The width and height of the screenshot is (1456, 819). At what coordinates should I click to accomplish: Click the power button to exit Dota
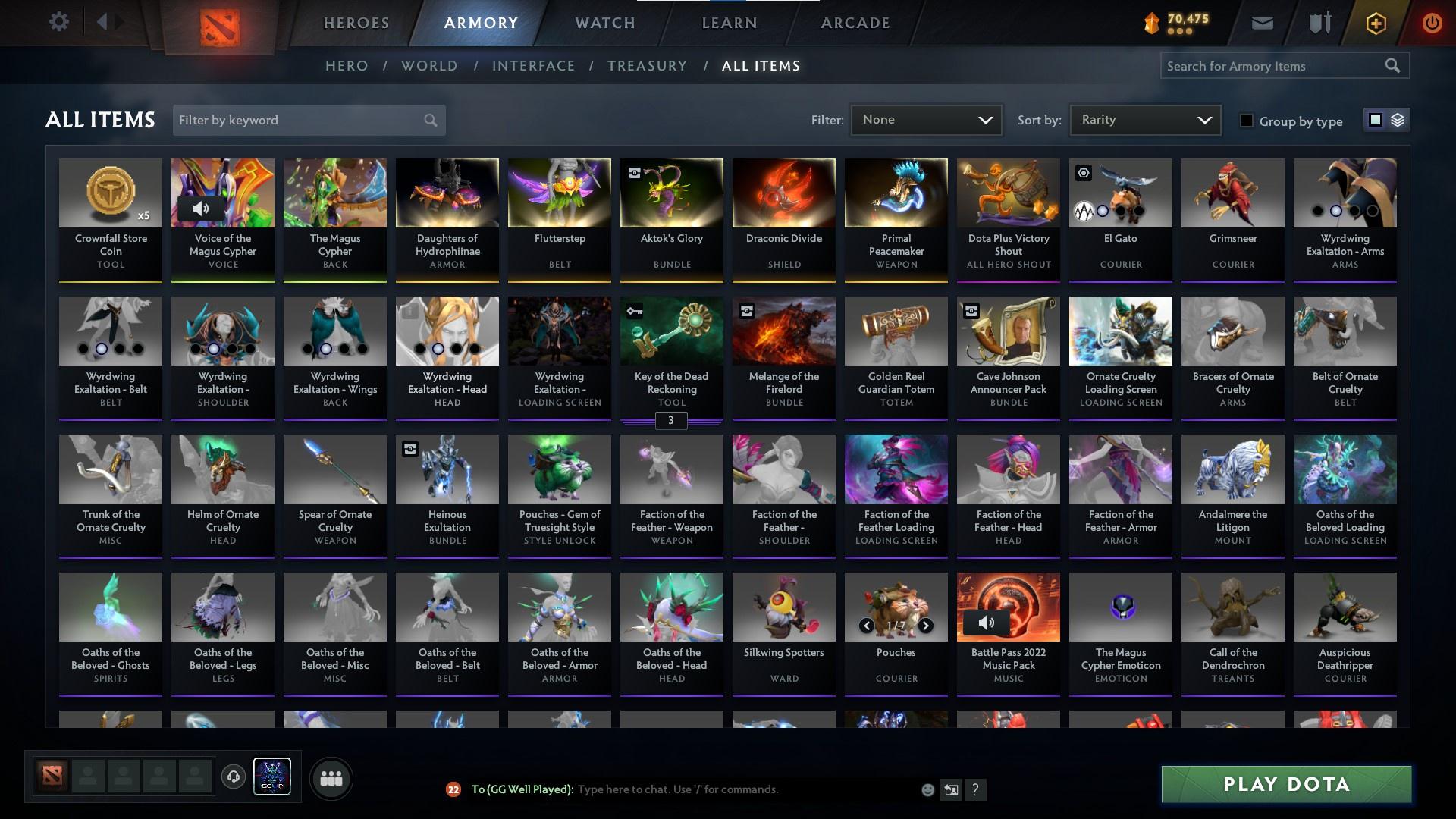(x=1432, y=22)
